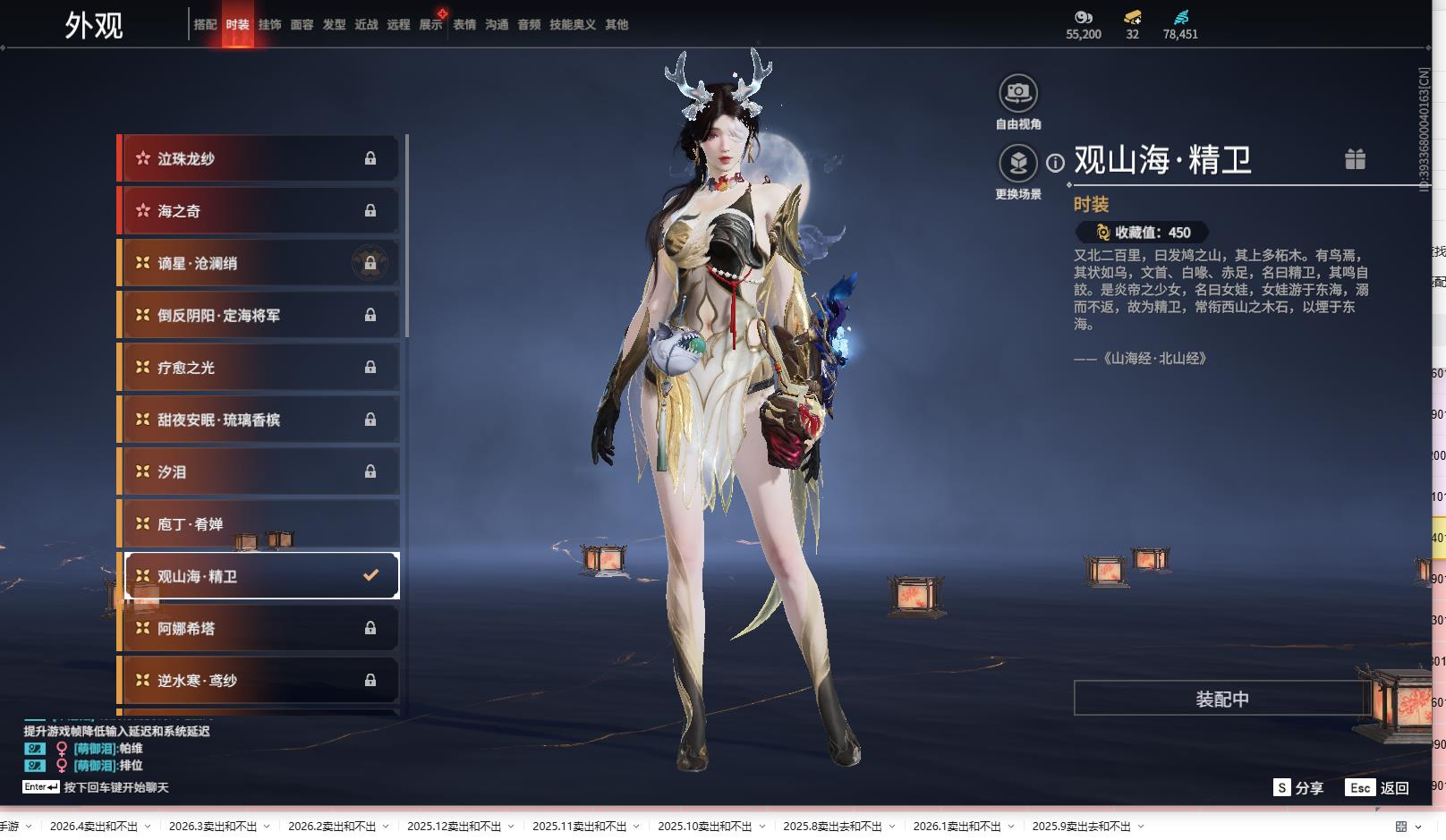Switch to the 搭配 tab
This screenshot has height=840, width=1446.
point(205,25)
